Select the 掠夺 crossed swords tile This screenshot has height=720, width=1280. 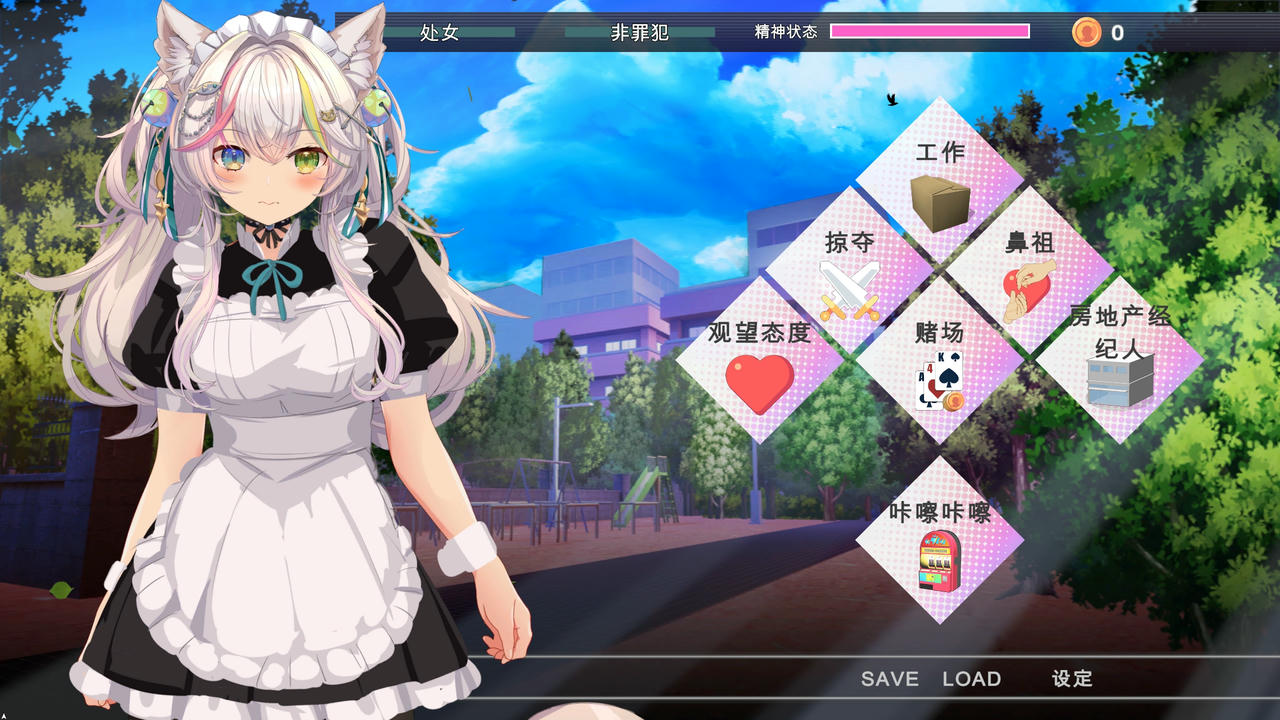[849, 270]
